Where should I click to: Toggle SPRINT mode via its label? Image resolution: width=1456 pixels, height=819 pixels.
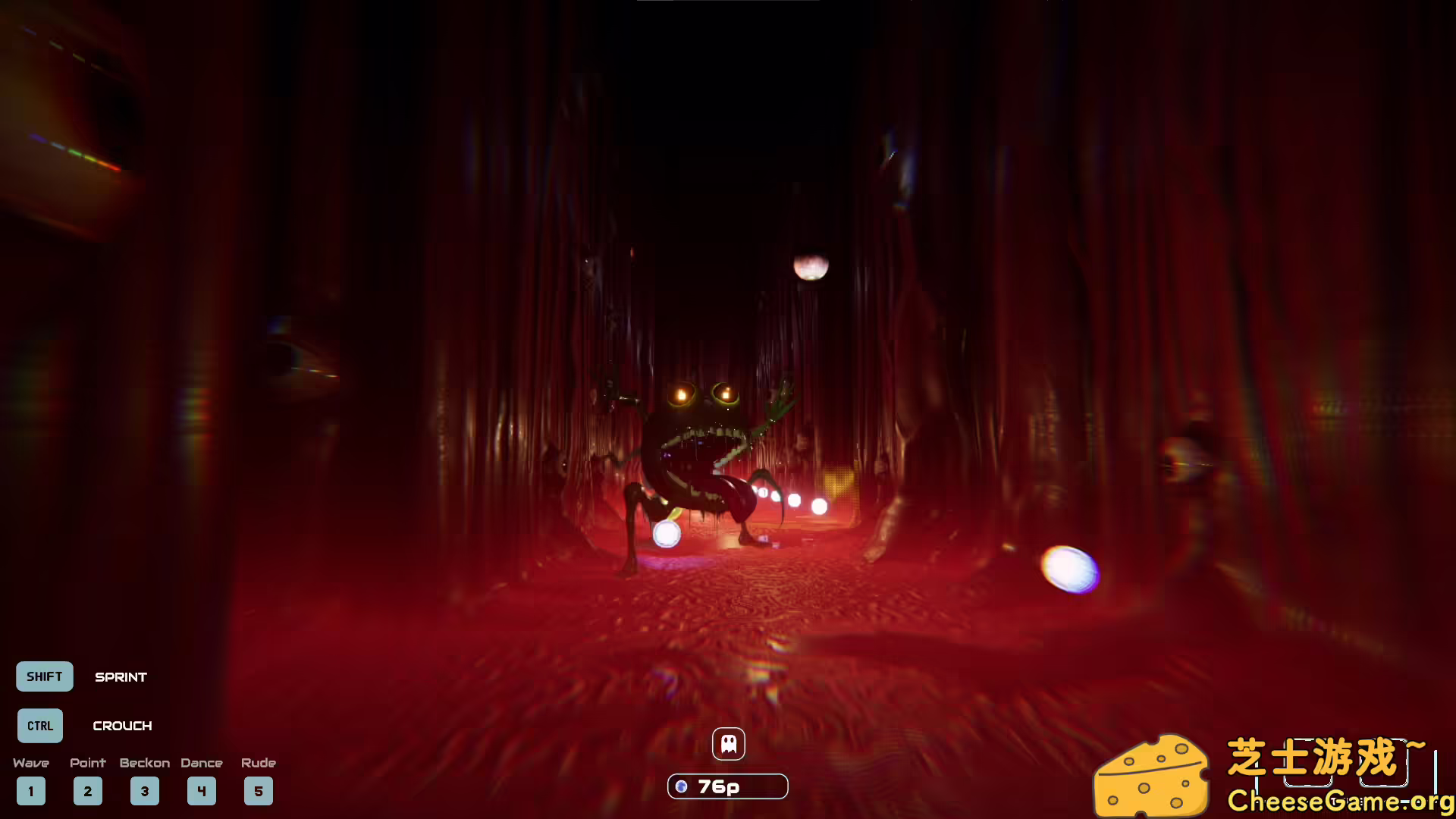121,677
